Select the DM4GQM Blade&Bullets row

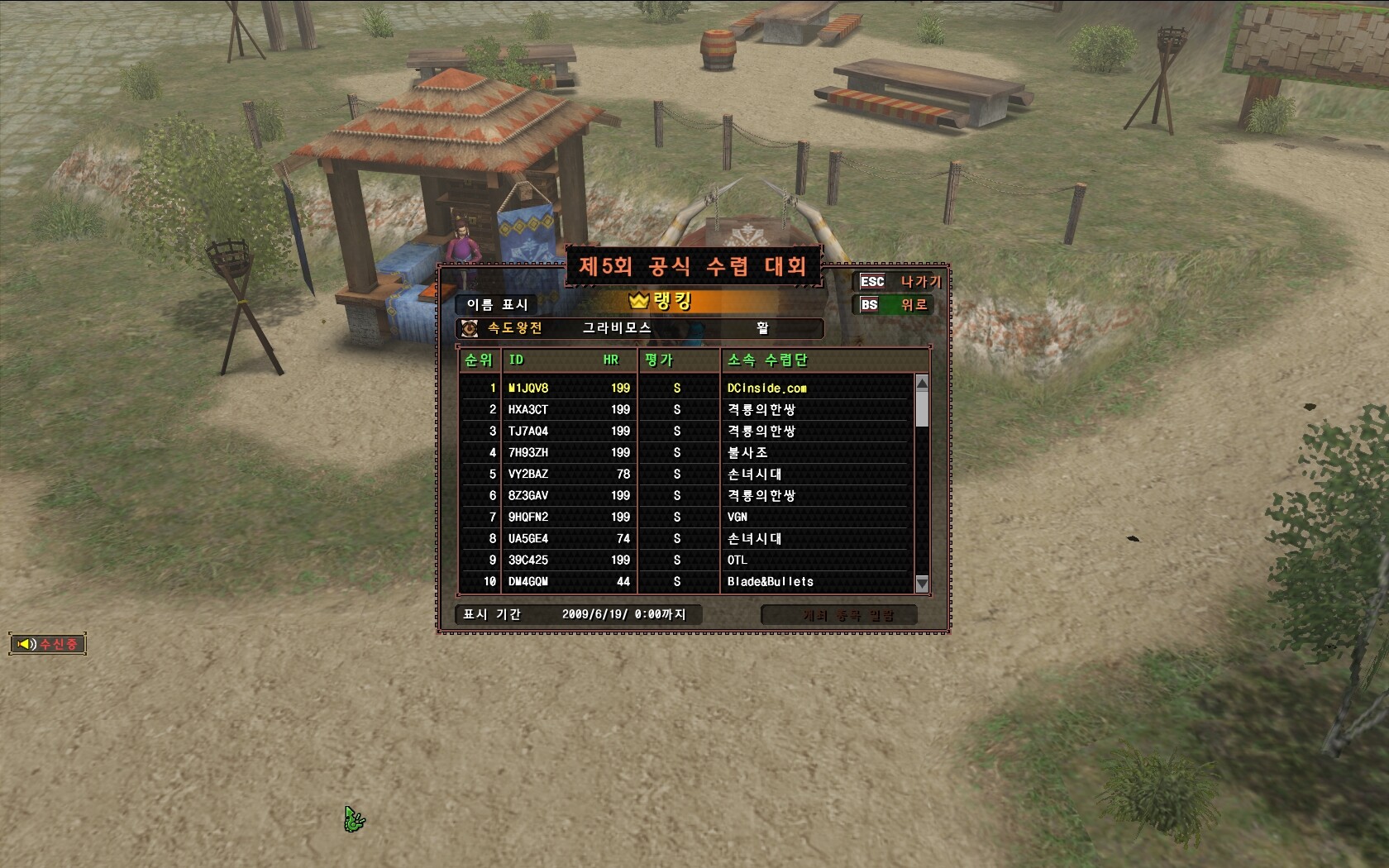coord(686,581)
